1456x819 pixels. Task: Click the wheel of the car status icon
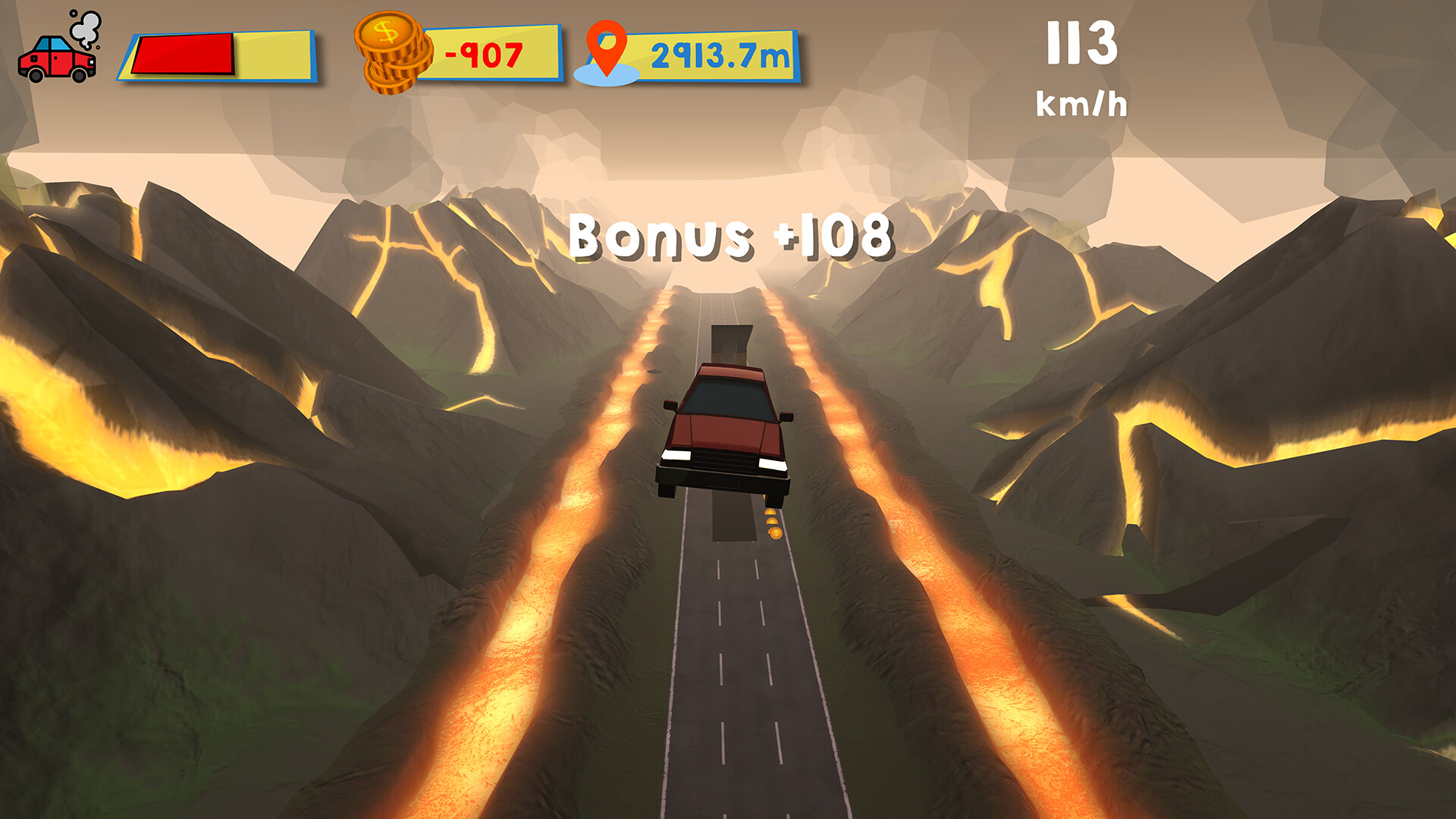(x=36, y=76)
